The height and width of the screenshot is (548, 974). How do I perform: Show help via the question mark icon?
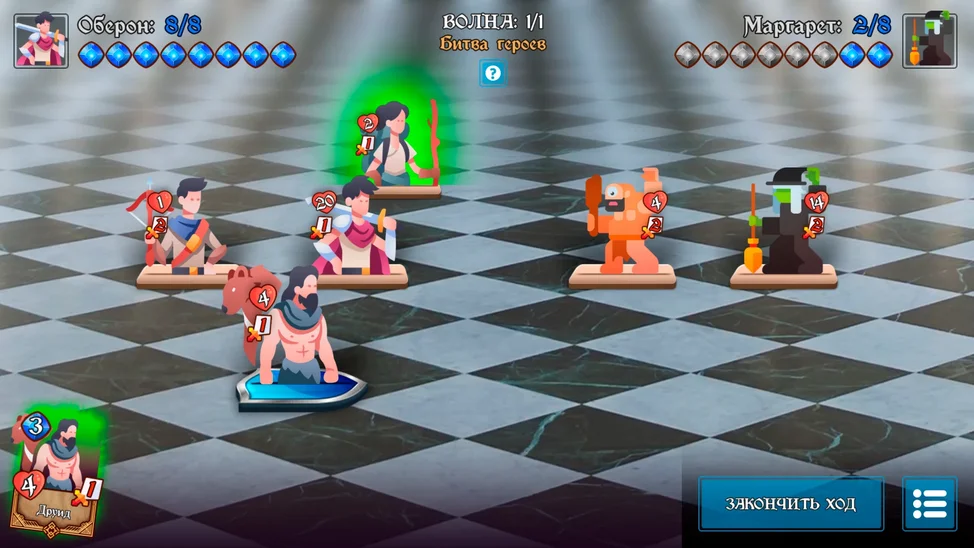click(492, 72)
